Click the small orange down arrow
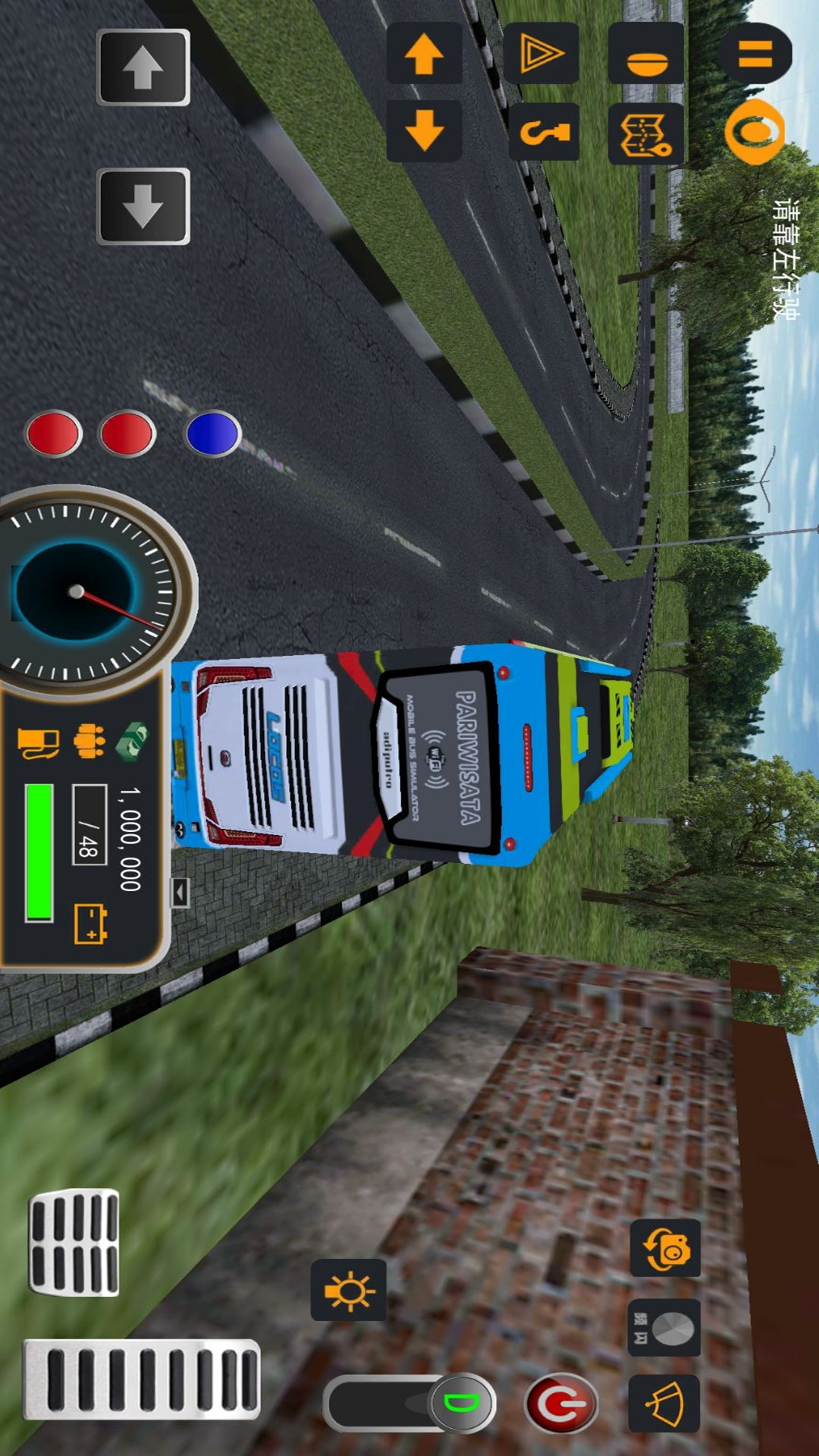The width and height of the screenshot is (819, 1456). [424, 130]
